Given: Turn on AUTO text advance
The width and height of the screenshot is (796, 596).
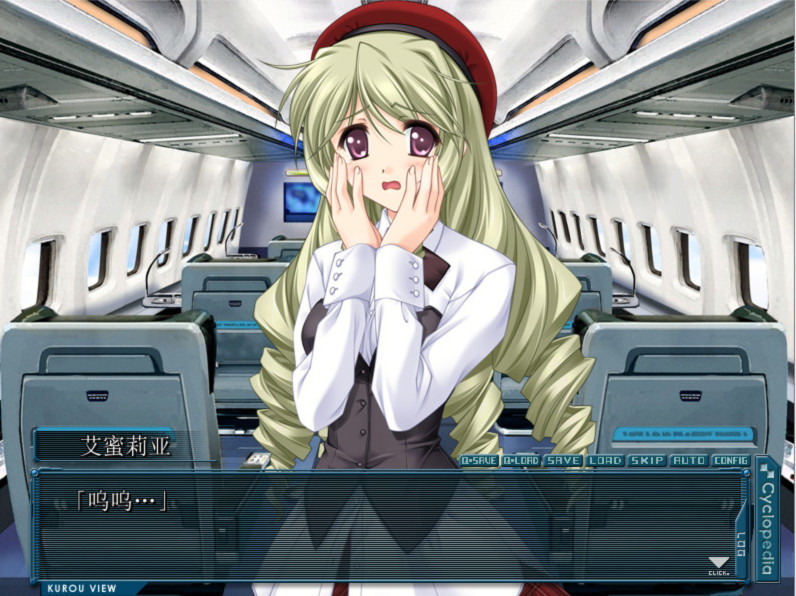Looking at the screenshot, I should tap(689, 461).
